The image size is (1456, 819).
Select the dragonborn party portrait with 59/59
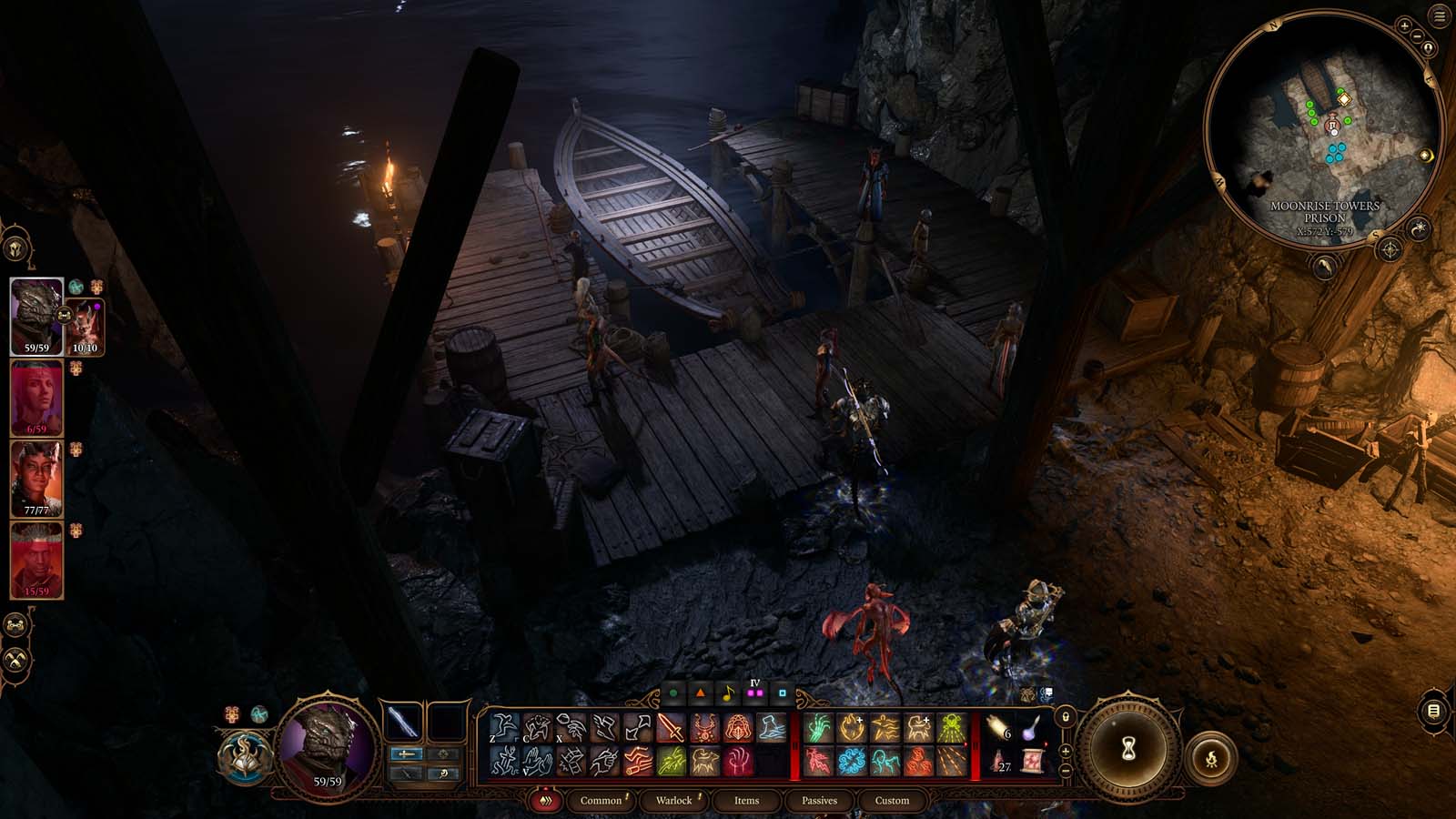[x=36, y=315]
